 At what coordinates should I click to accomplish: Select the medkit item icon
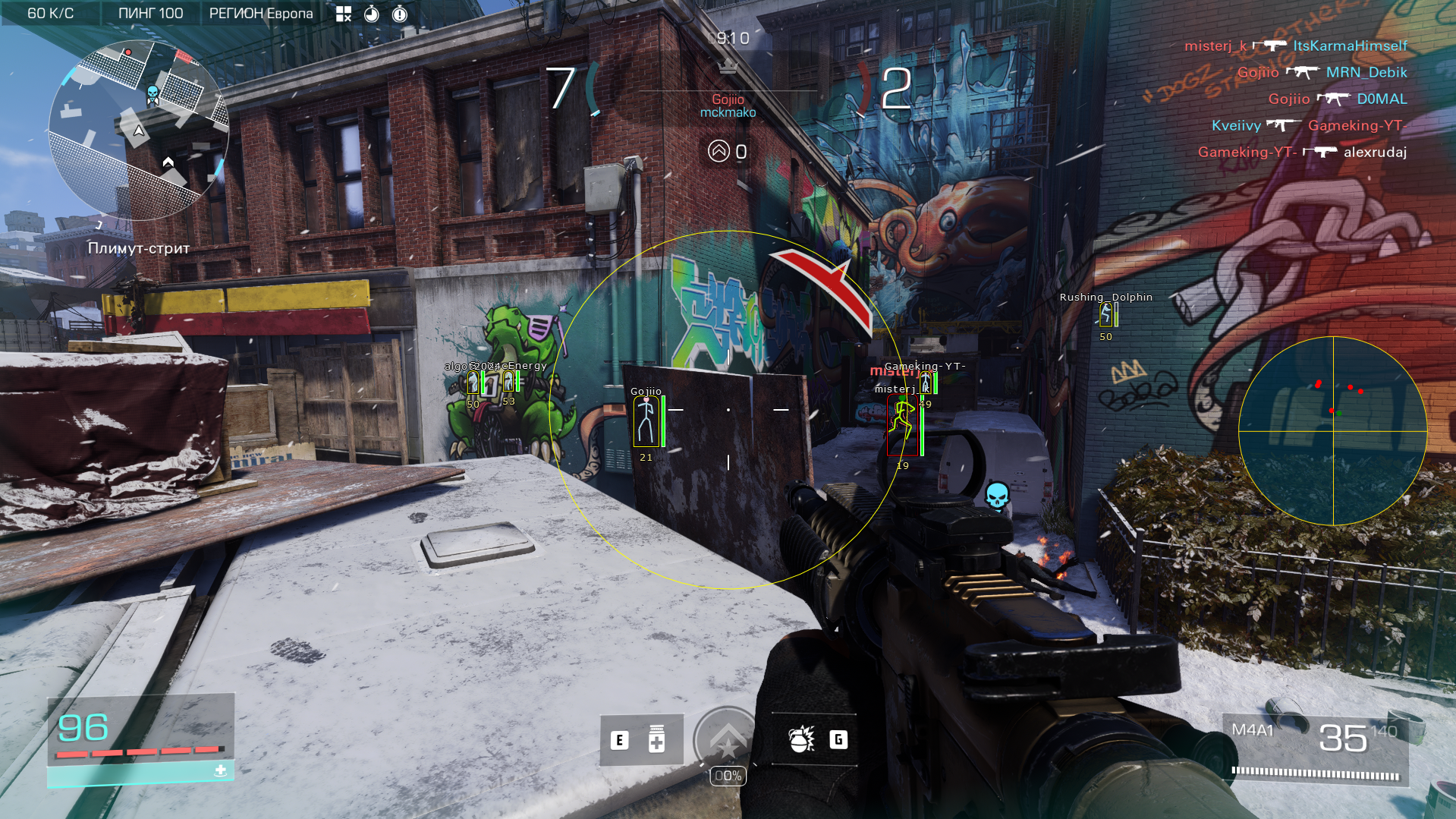656,739
